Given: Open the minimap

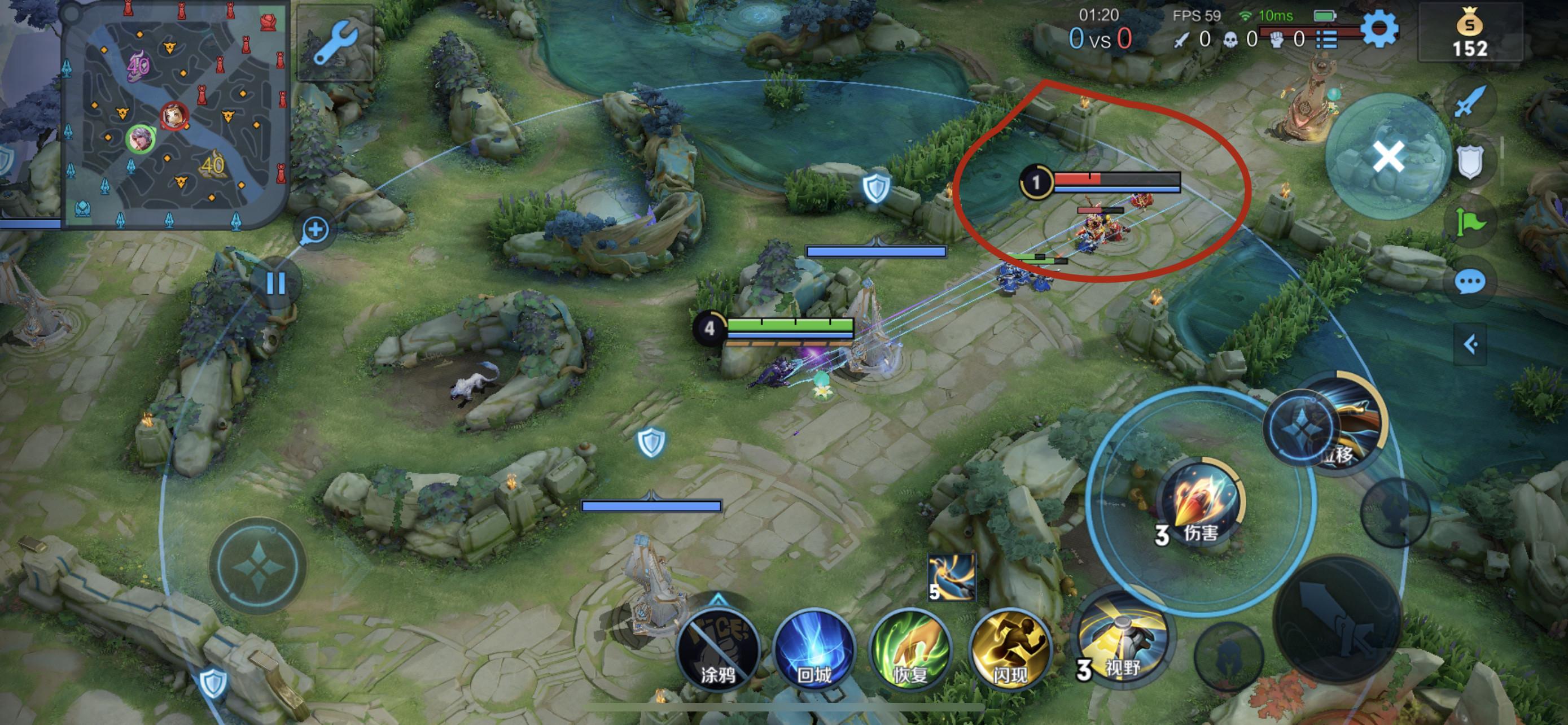Looking at the screenshot, I should tap(176, 115).
